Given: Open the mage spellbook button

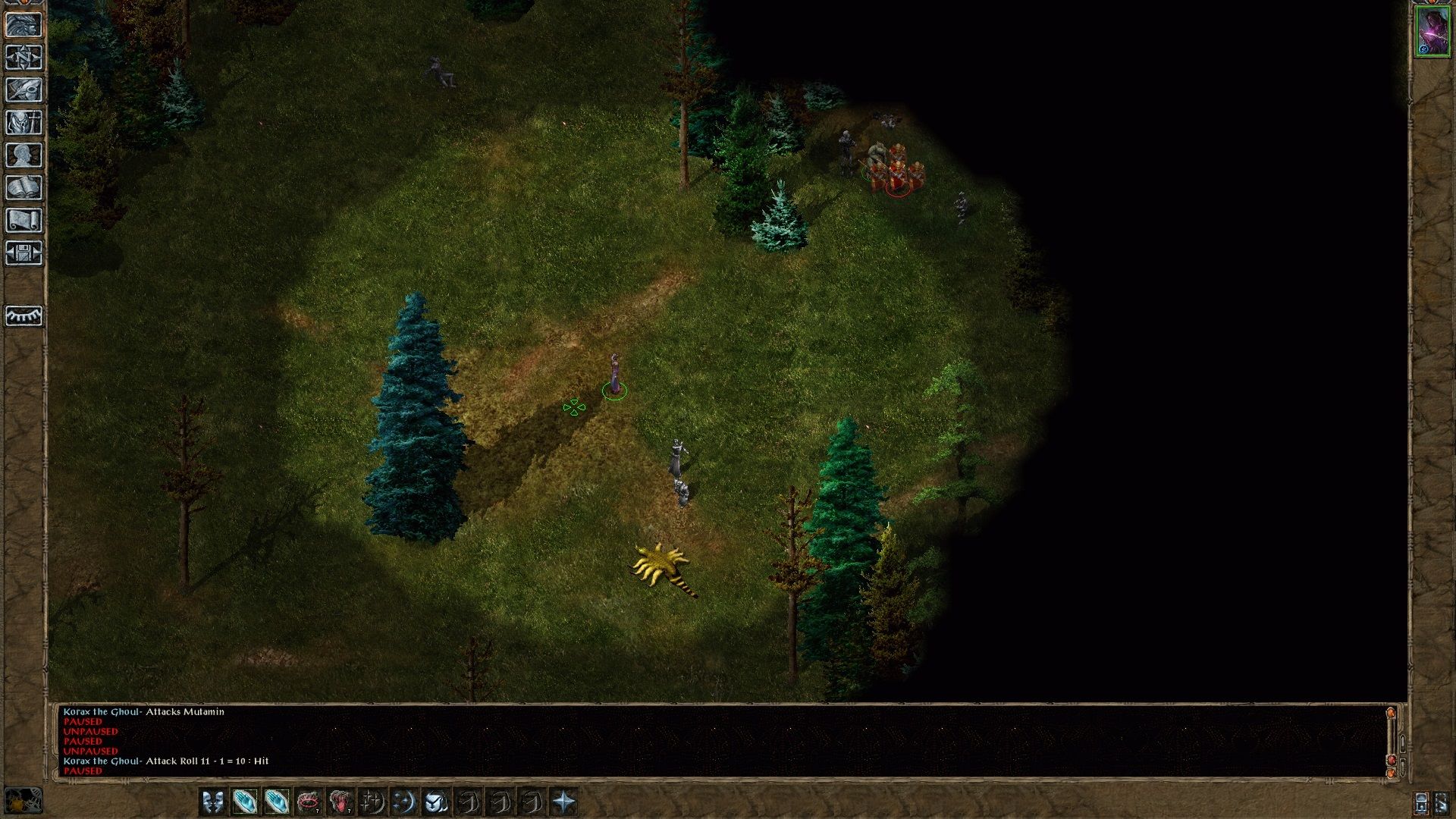Looking at the screenshot, I should (24, 188).
